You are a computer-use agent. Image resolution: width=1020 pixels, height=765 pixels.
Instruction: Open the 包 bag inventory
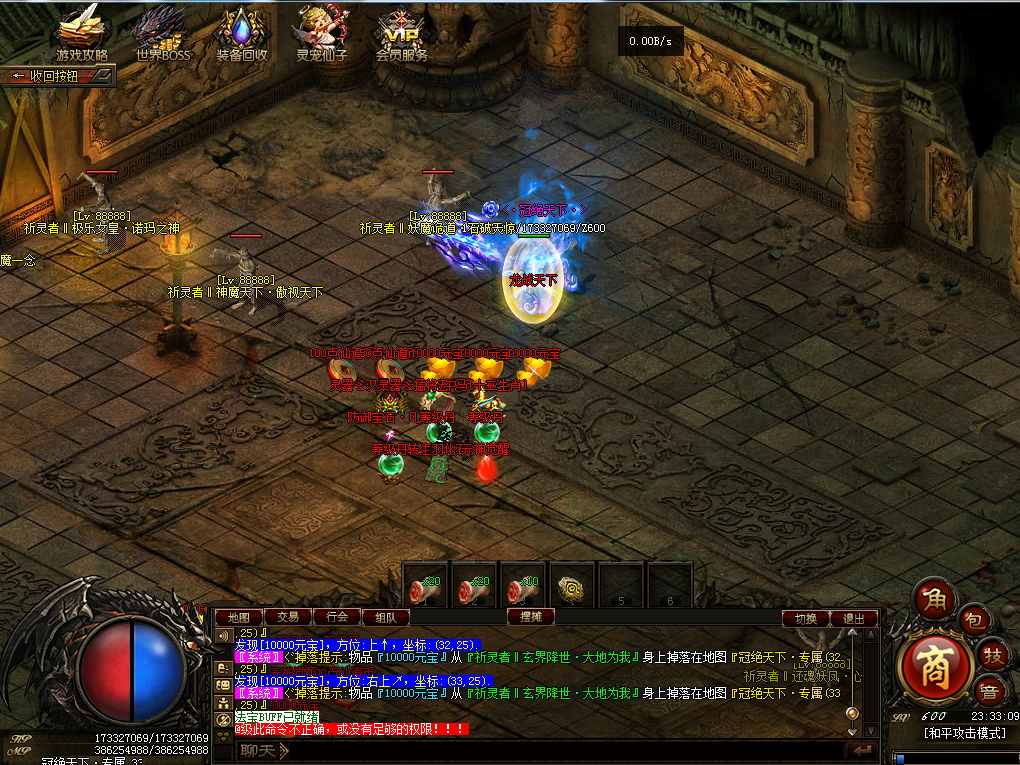[x=974, y=622]
